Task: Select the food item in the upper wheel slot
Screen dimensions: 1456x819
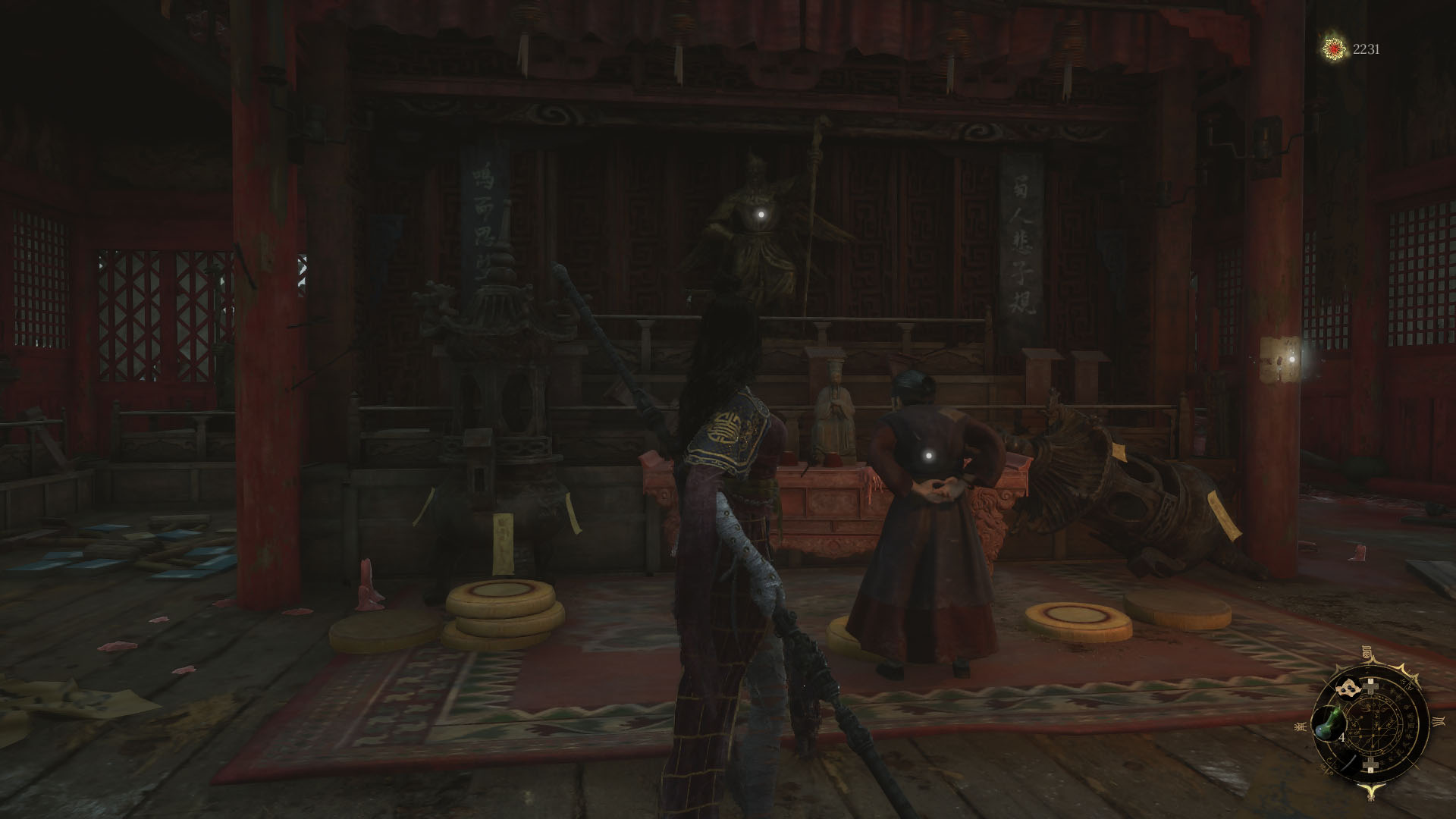Action: pyautogui.click(x=1348, y=687)
